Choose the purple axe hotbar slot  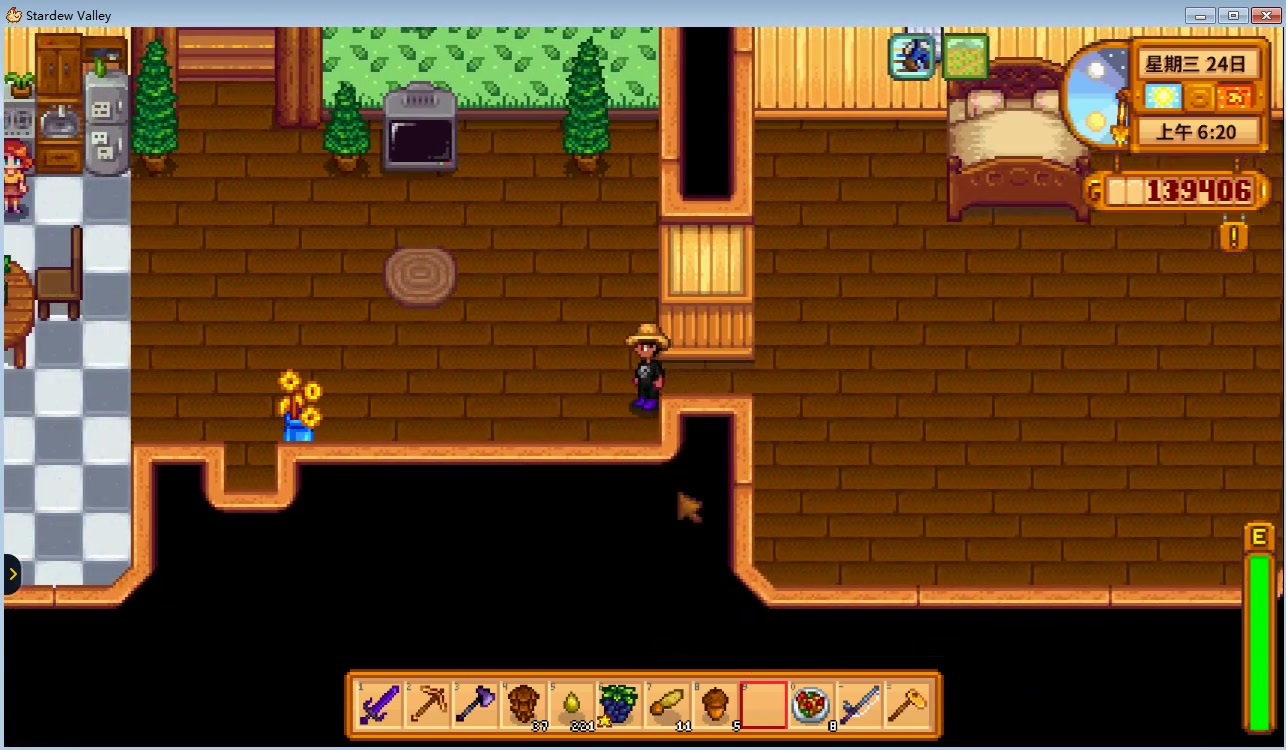(475, 706)
